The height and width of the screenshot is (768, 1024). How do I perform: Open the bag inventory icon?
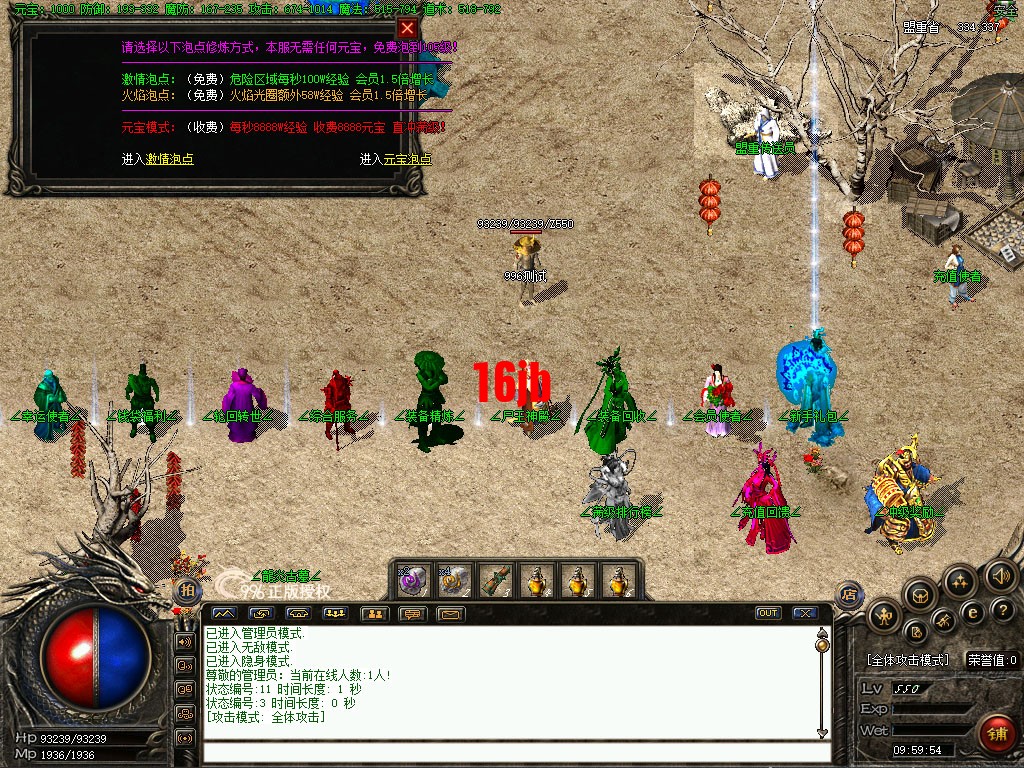click(921, 596)
